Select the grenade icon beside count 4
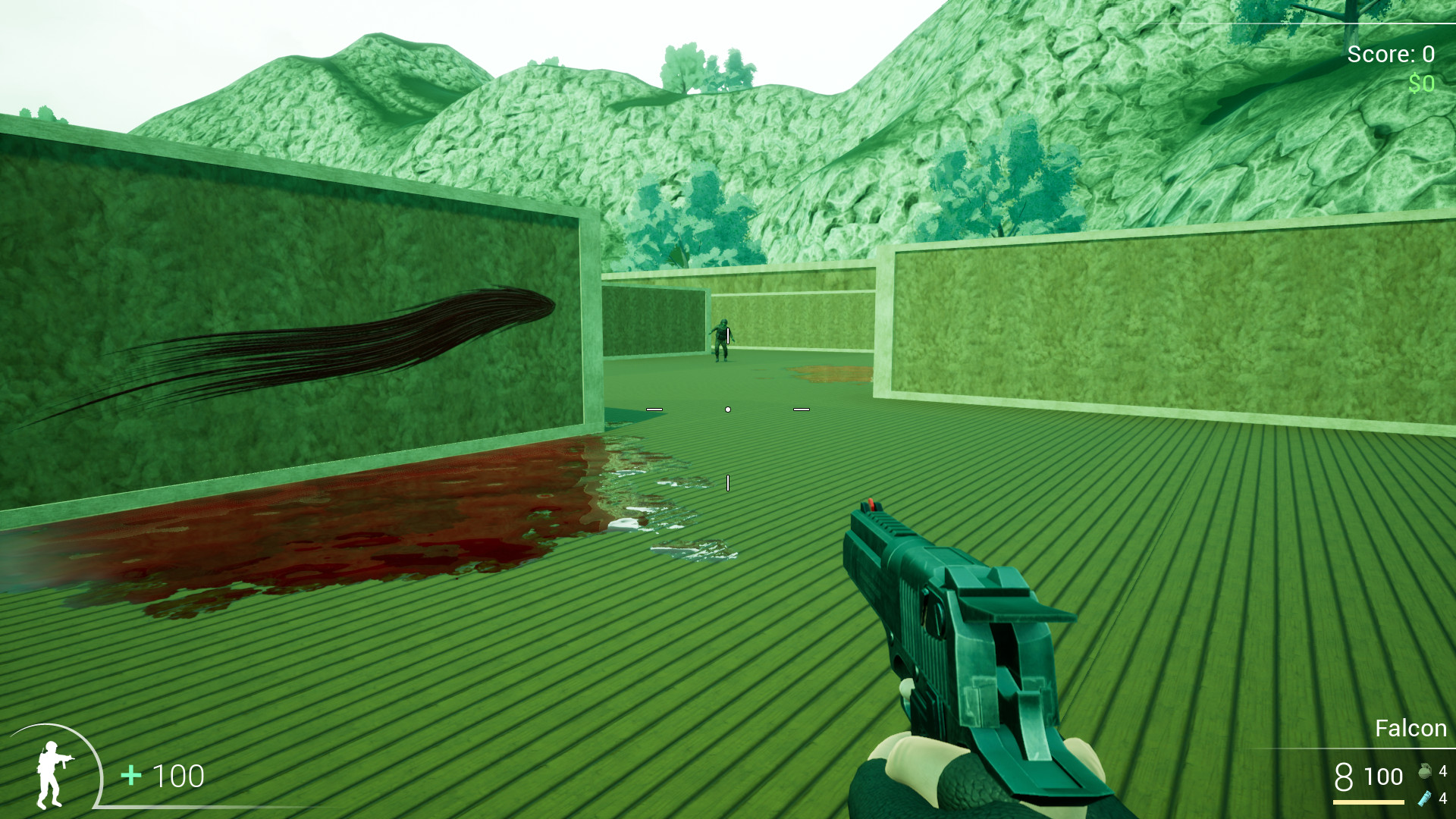This screenshot has width=1456, height=819. click(x=1425, y=771)
